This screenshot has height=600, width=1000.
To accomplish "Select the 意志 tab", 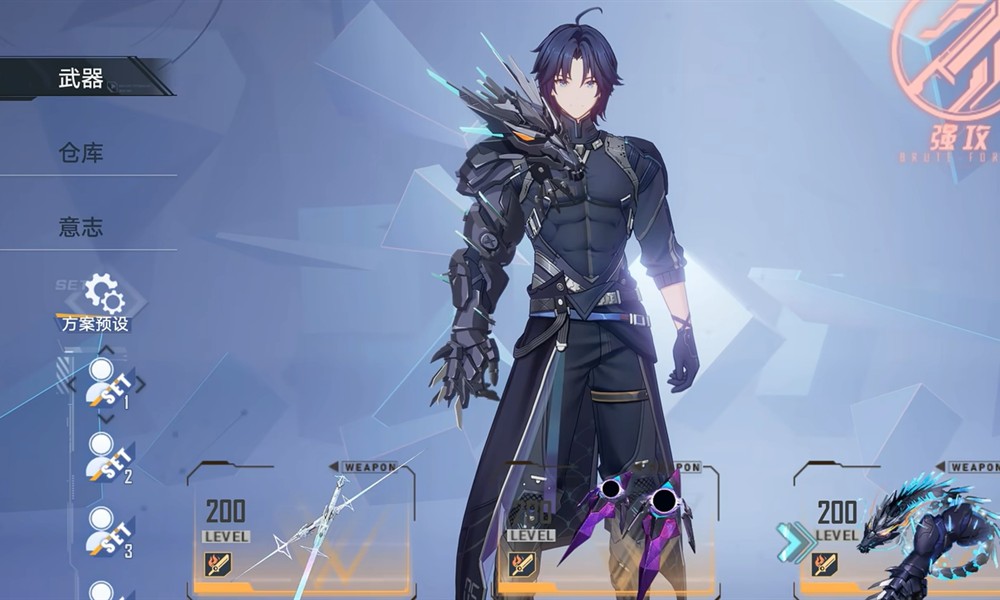I will (x=82, y=227).
